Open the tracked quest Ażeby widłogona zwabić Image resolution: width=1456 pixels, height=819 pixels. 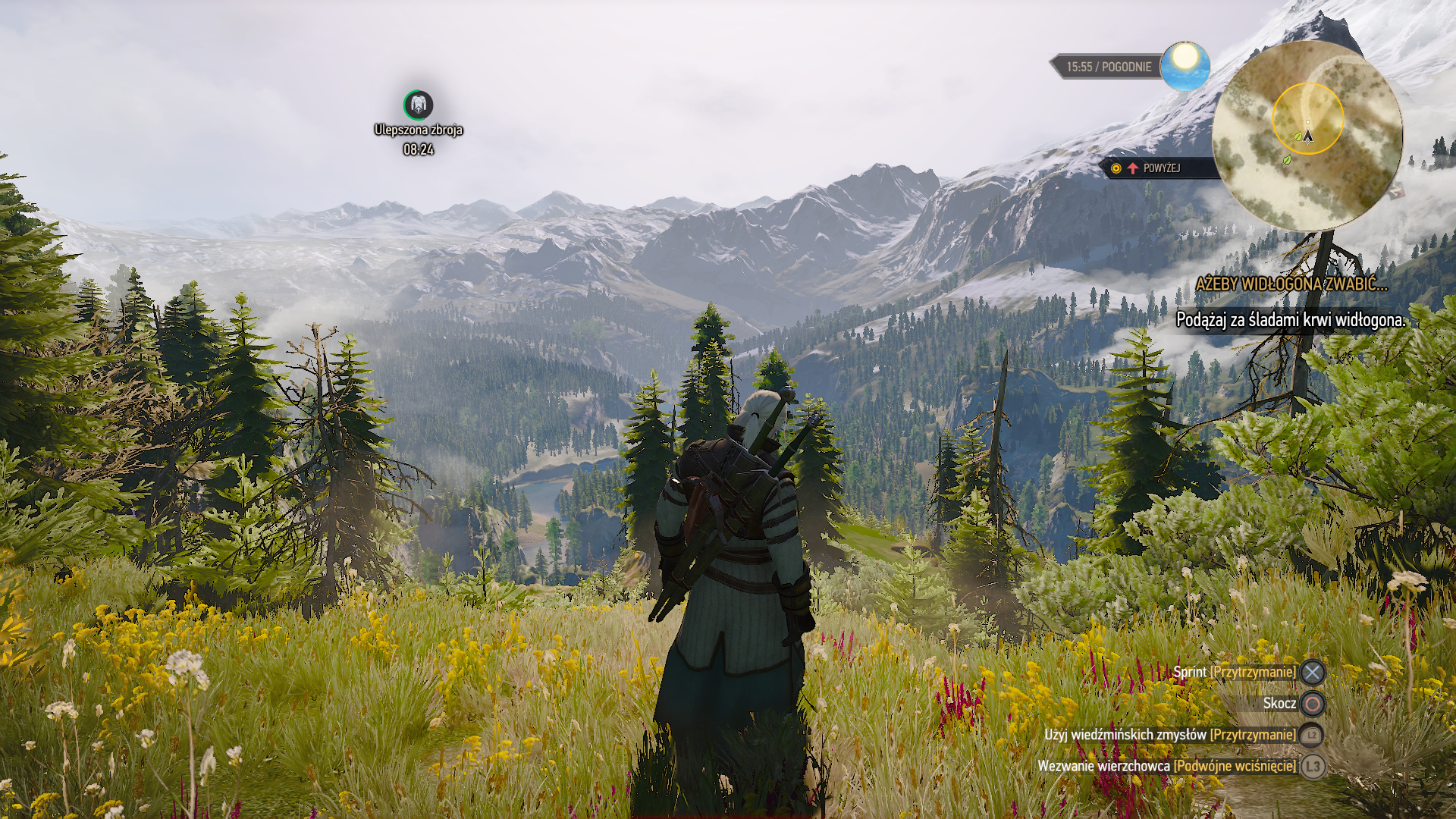pyautogui.click(x=1291, y=284)
